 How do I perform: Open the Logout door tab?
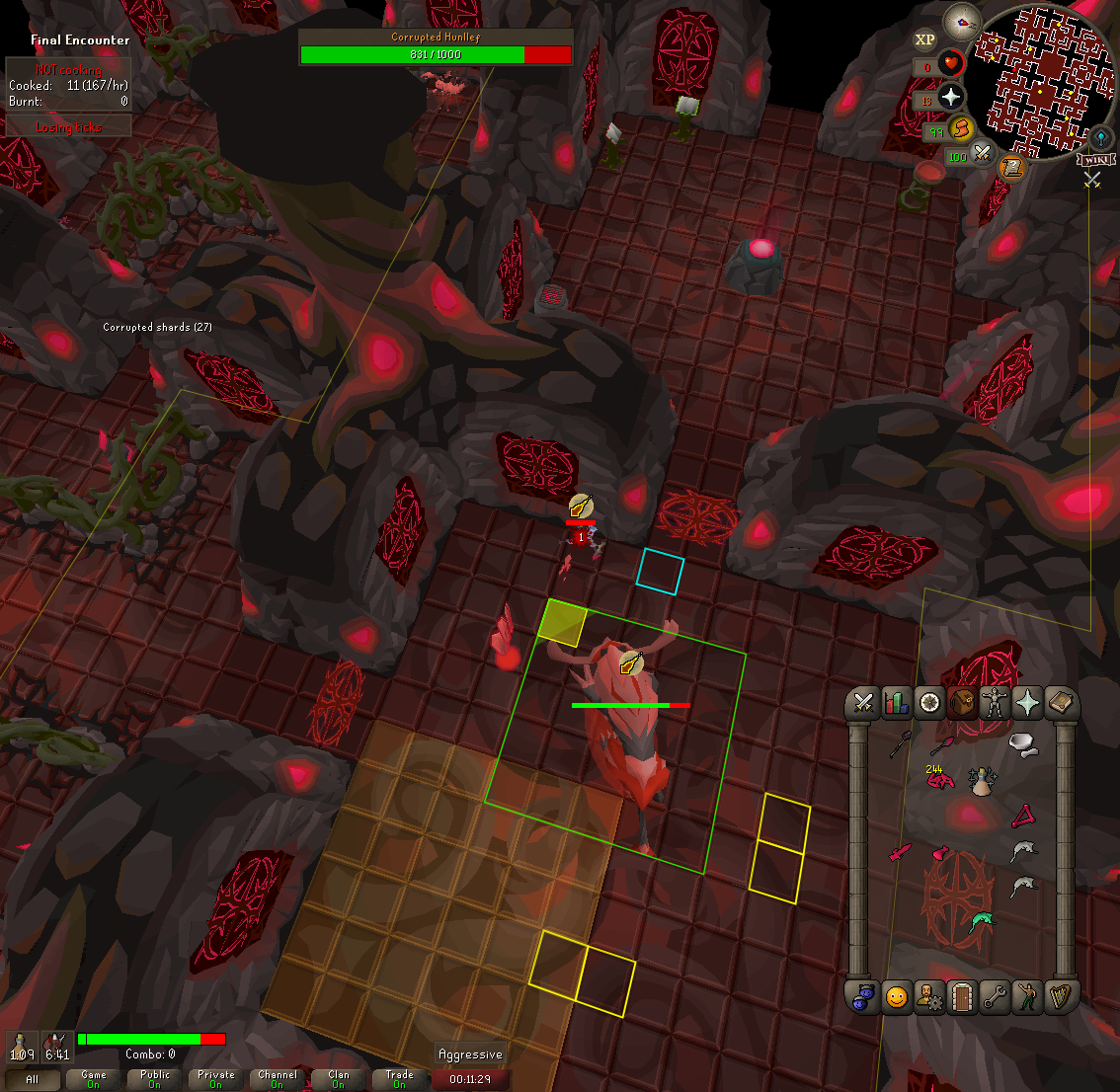click(x=961, y=997)
